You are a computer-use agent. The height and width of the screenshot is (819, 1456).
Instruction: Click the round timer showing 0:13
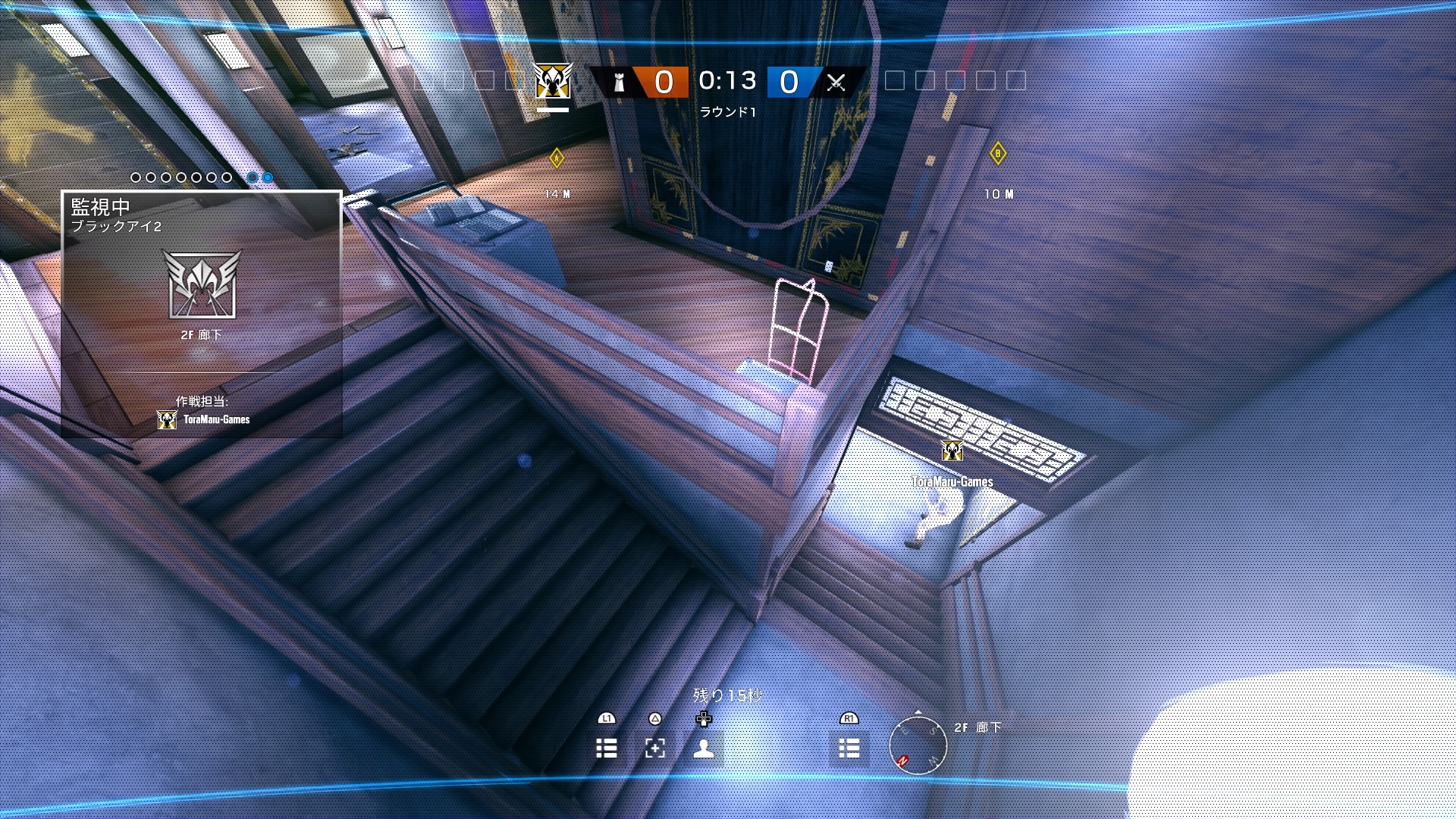coord(729,81)
